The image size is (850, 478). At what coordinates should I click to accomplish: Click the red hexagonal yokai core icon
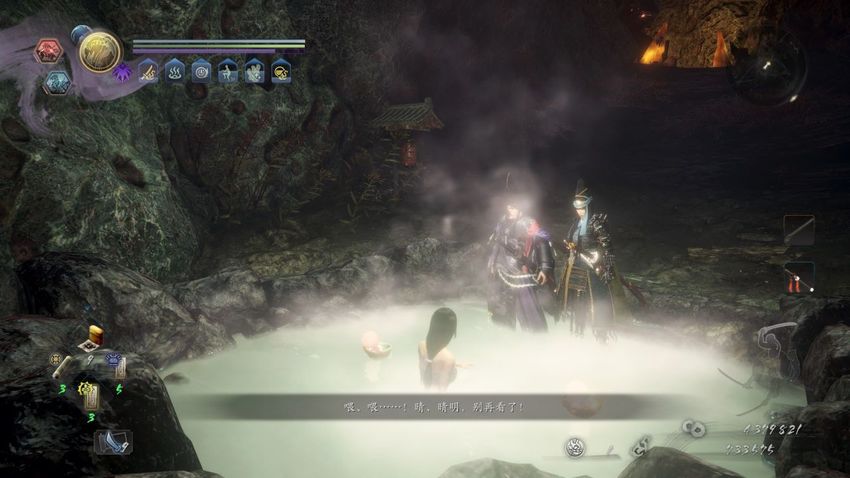(x=48, y=51)
